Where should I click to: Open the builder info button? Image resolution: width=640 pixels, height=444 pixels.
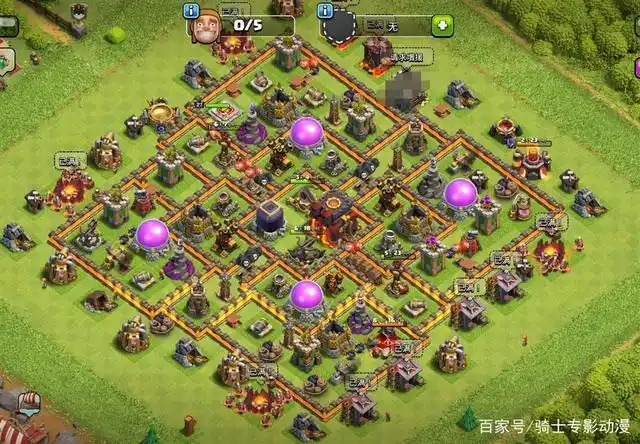coord(192,11)
